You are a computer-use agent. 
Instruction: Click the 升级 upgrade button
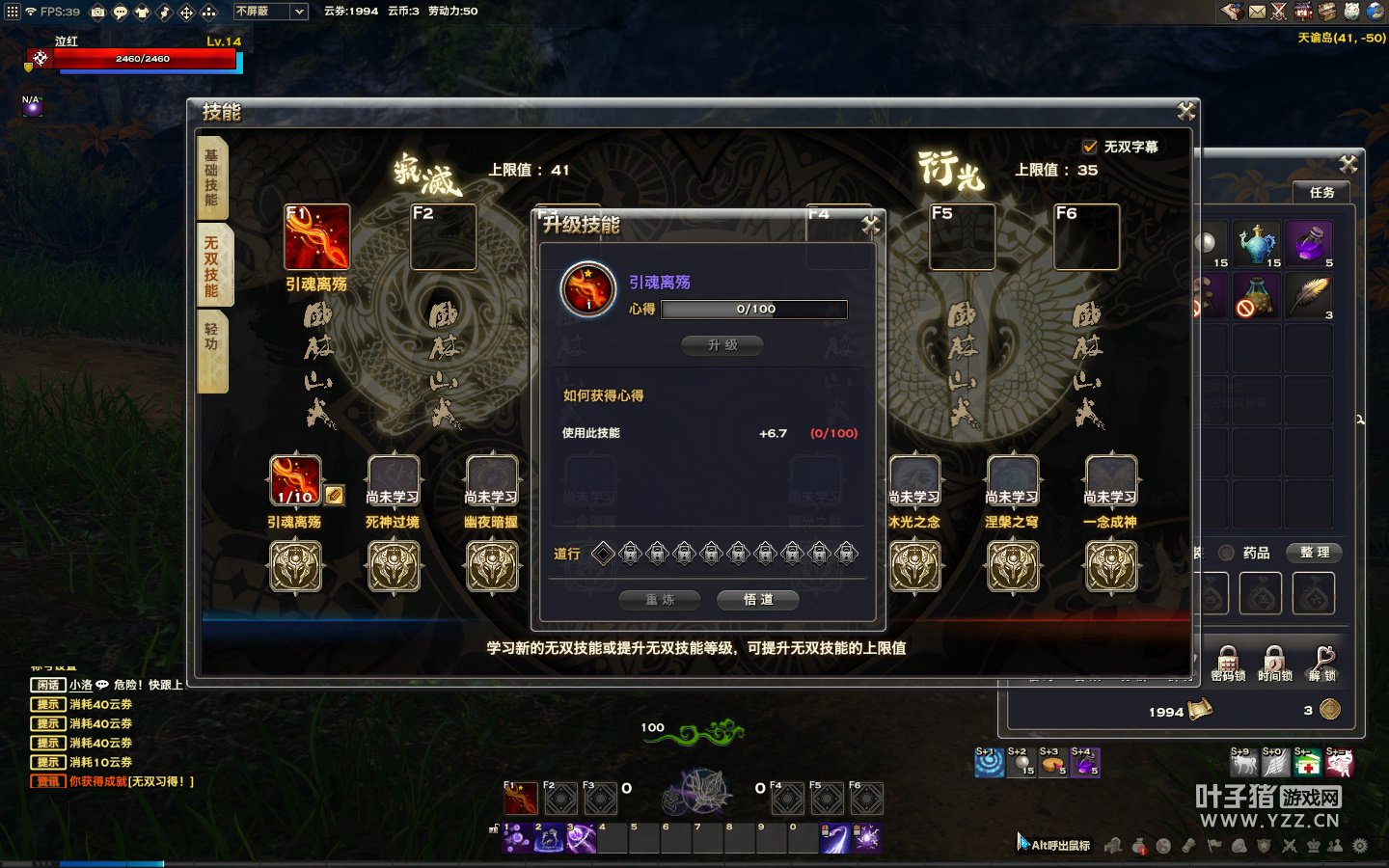(x=722, y=345)
